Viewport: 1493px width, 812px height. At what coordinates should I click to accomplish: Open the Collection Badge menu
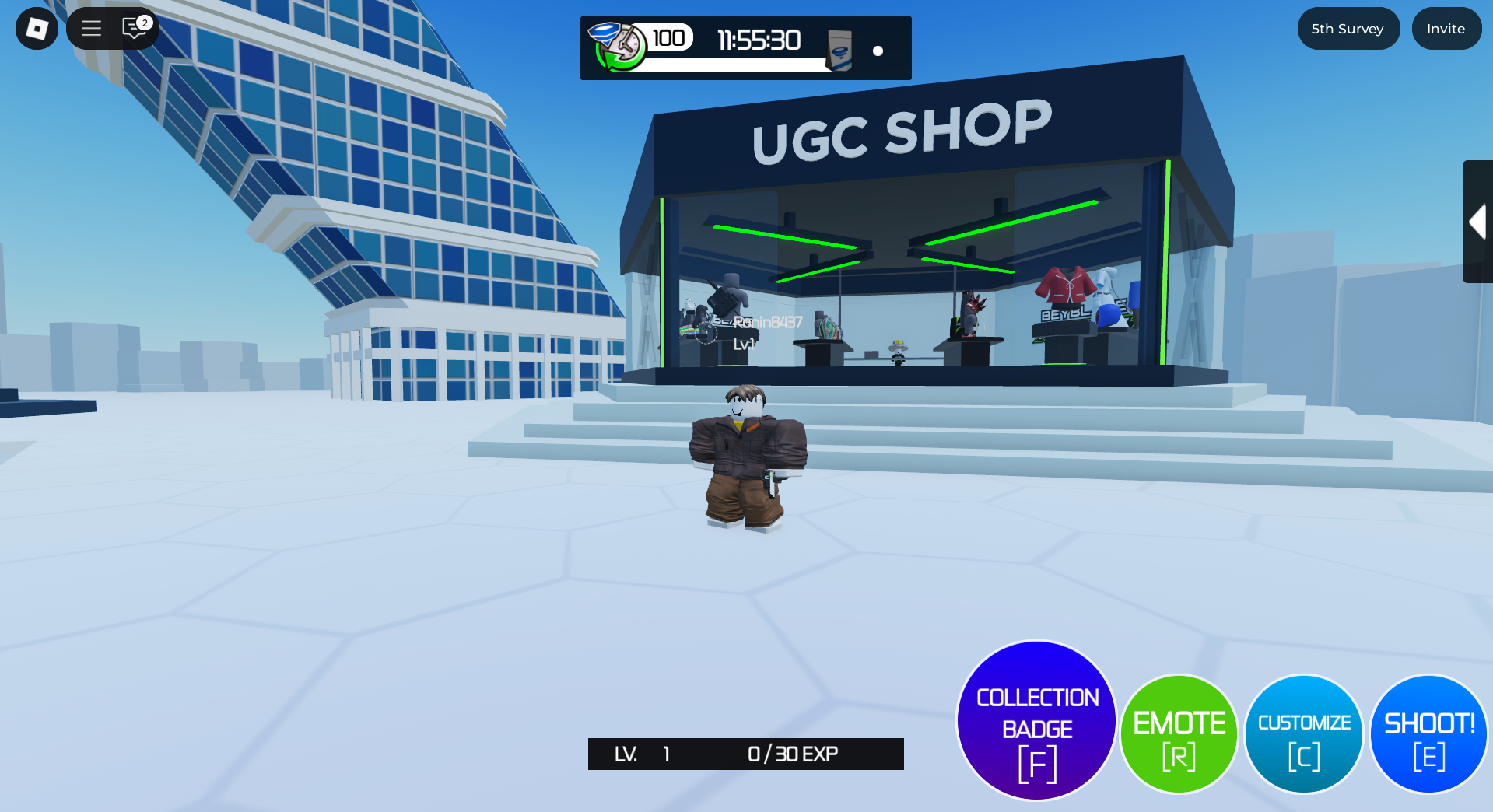tap(1036, 720)
